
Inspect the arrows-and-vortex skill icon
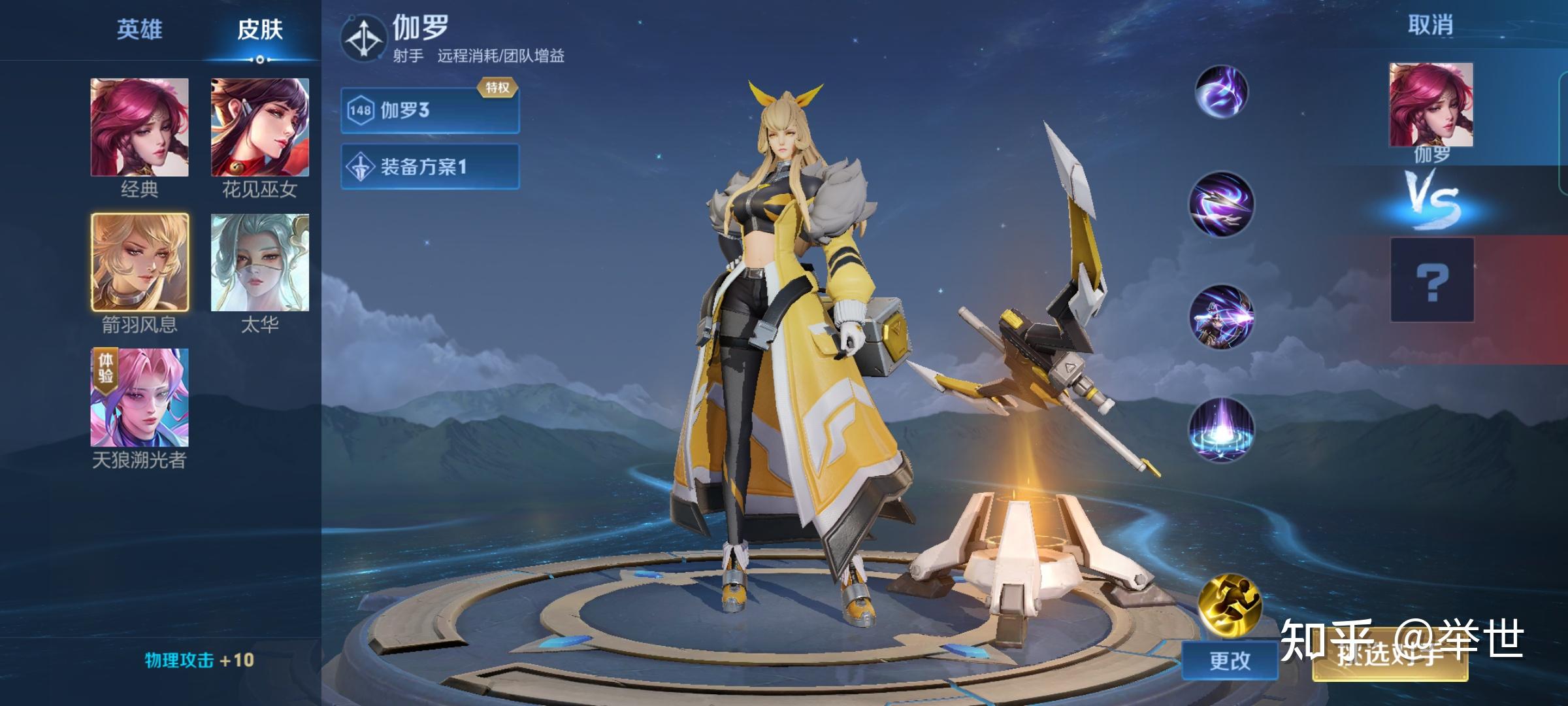pos(1220,204)
